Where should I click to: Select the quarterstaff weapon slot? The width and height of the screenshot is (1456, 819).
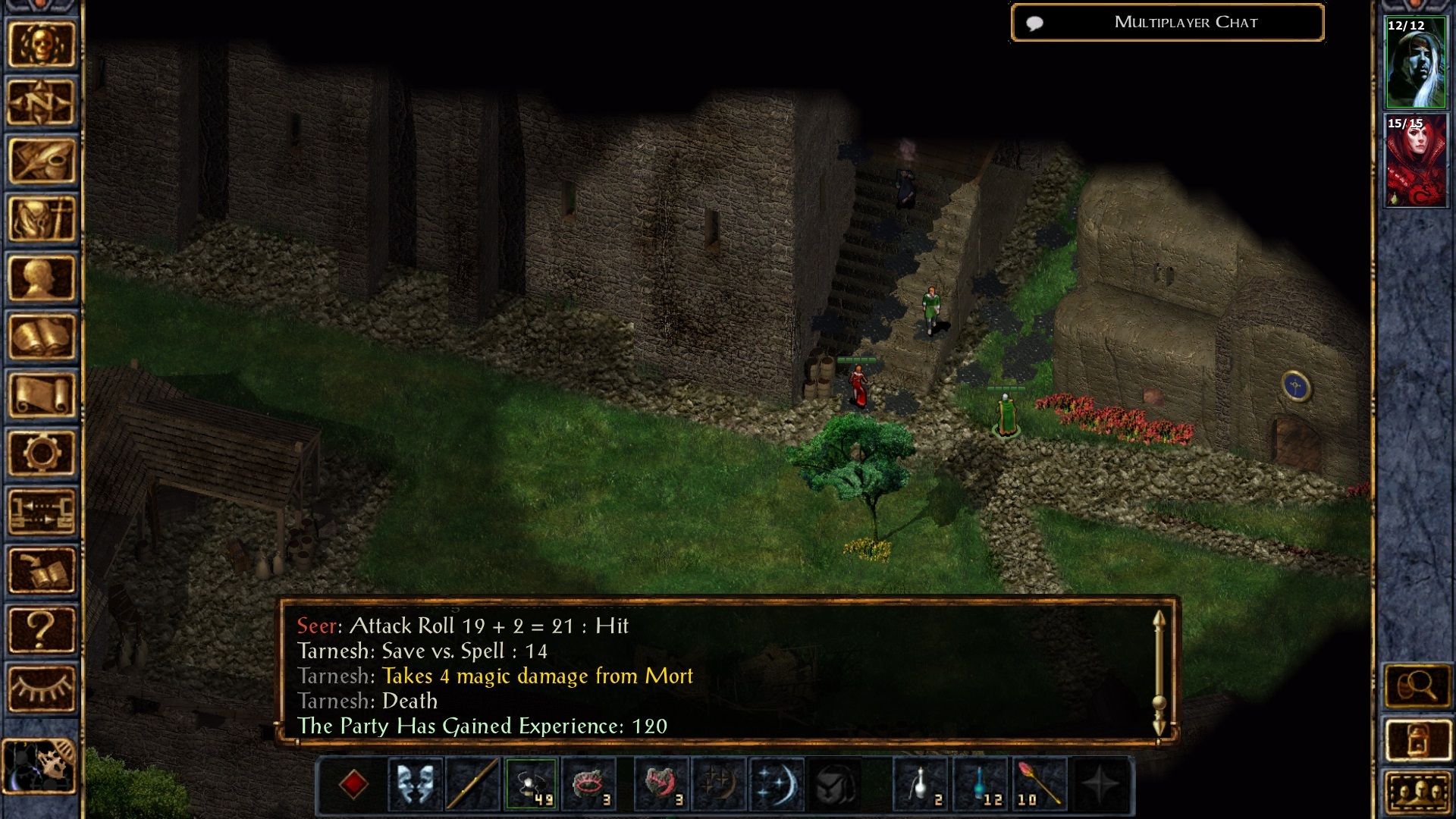pos(472,784)
